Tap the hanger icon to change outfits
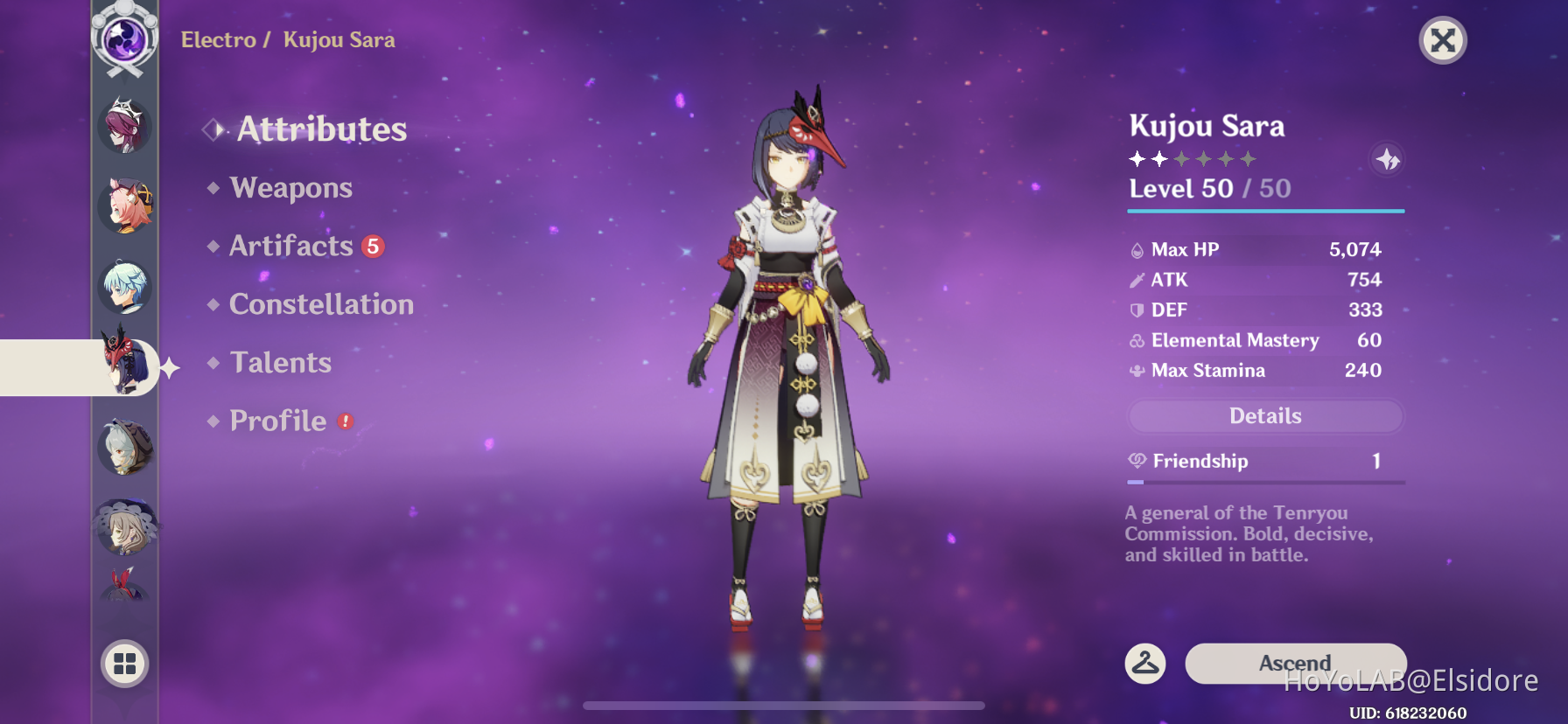 point(1144,663)
